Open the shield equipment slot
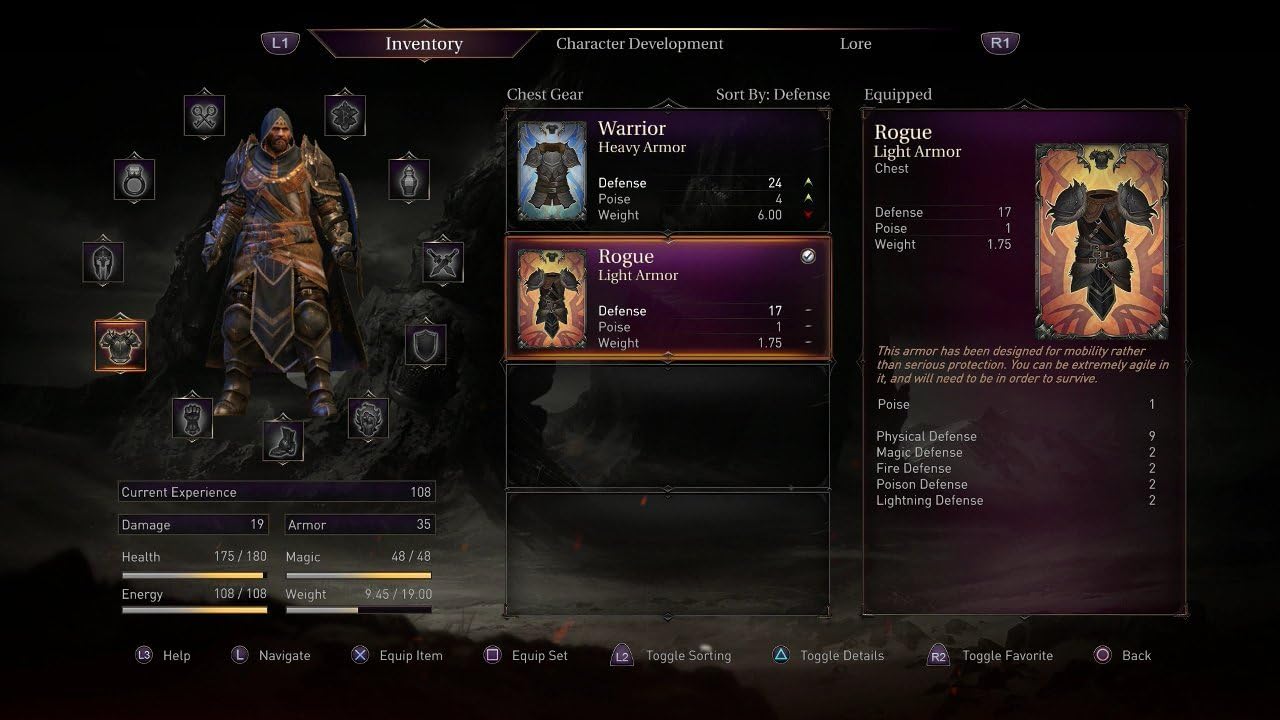Screen dimensions: 1280x720 [x=426, y=345]
